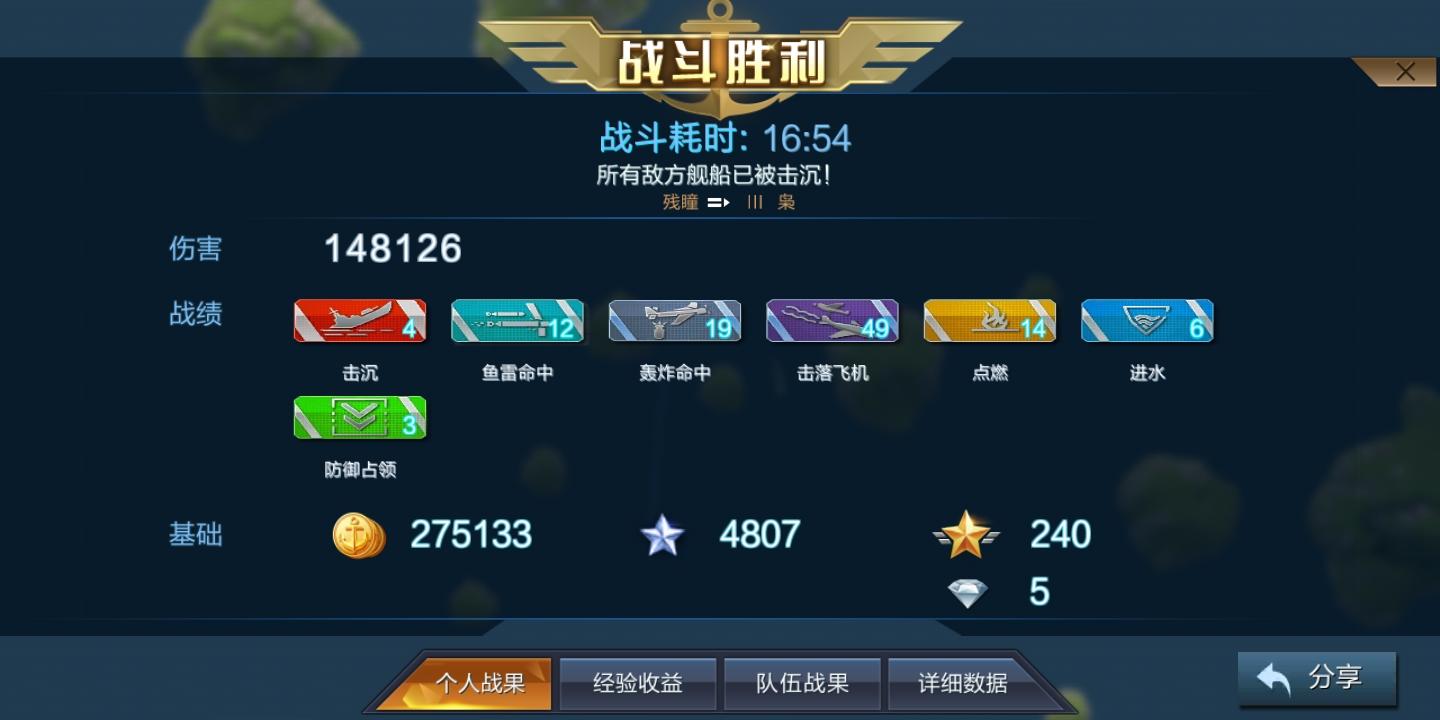
Task: Click the 击沉 (ships sunk) badge icon
Action: [359, 320]
